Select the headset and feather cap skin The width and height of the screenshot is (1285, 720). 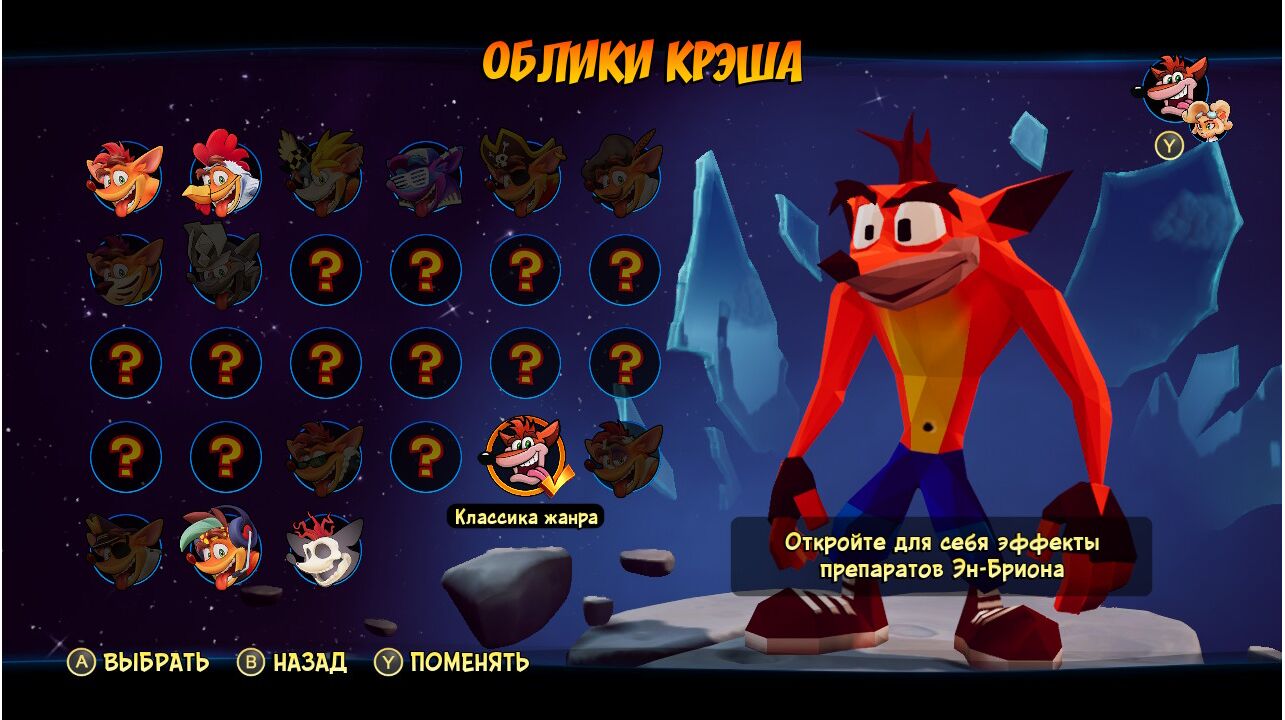pyautogui.click(x=225, y=549)
